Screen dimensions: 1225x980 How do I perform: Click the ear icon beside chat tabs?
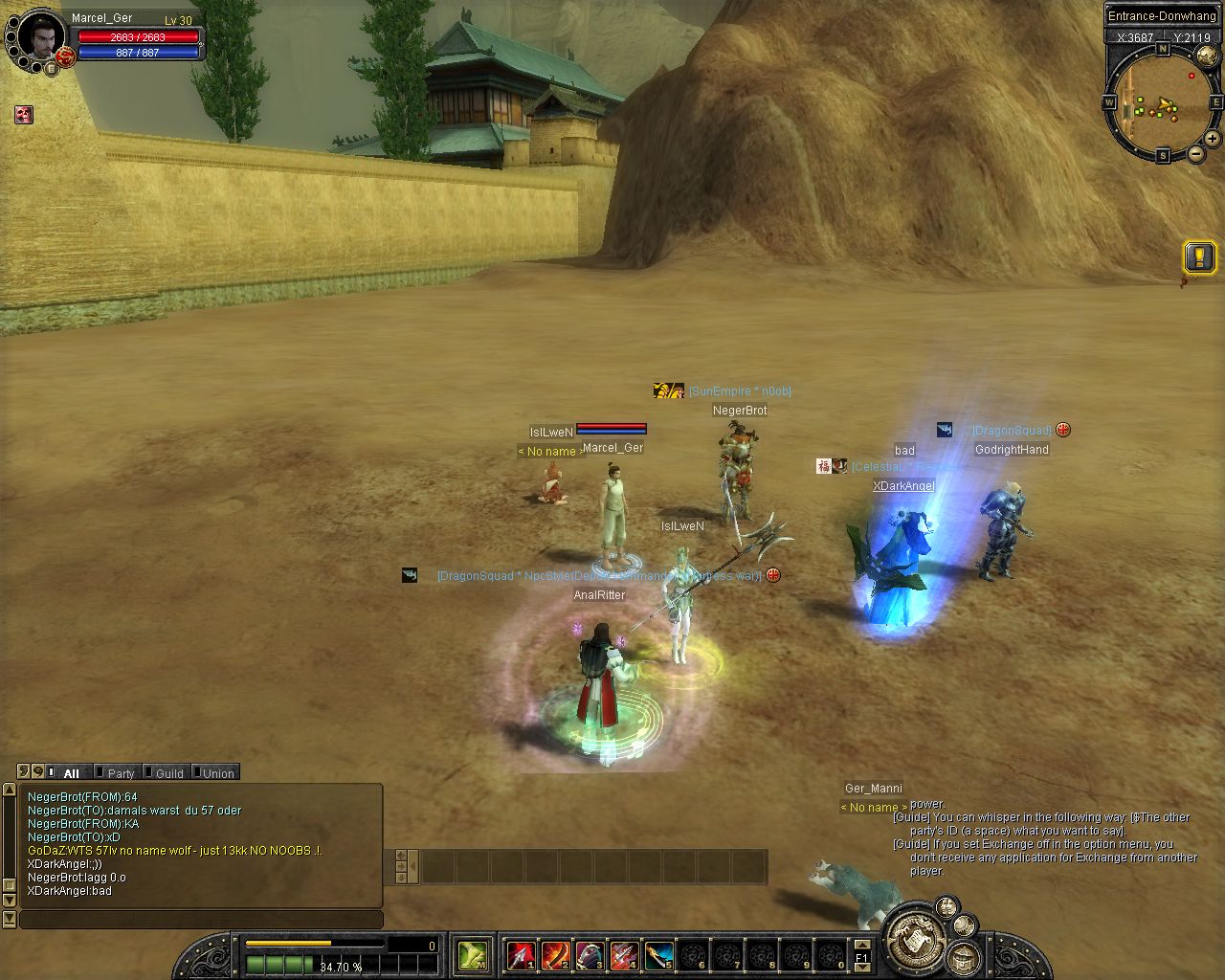[x=24, y=771]
